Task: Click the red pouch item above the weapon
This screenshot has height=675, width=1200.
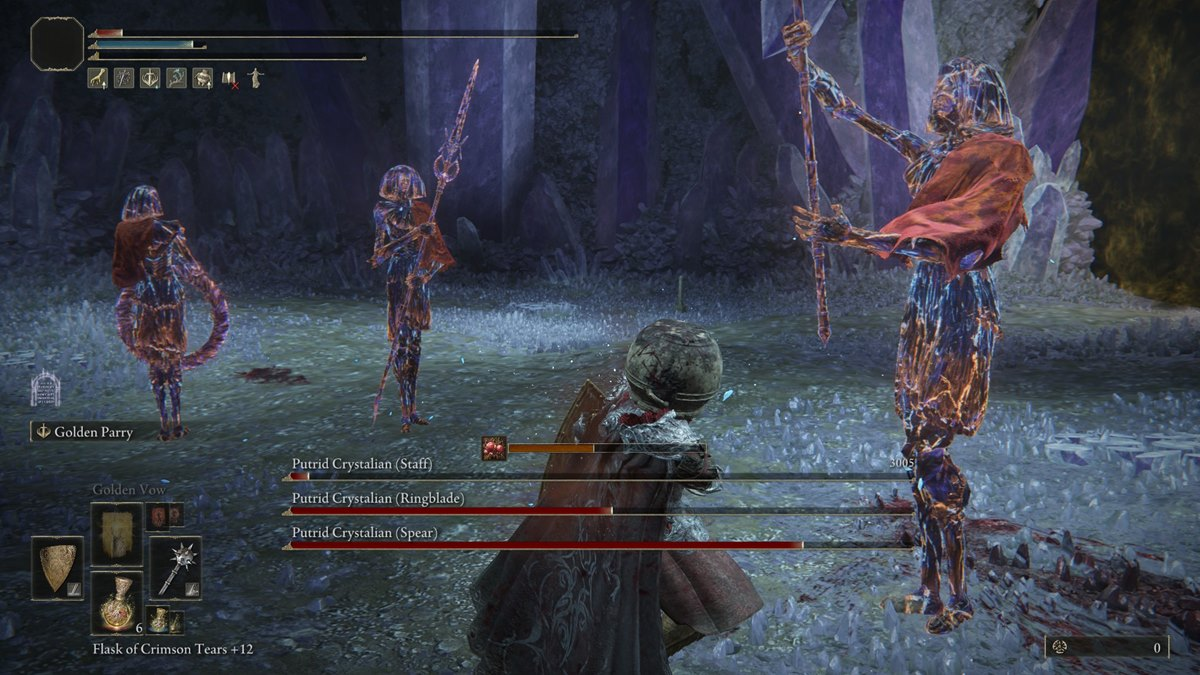Action: tap(159, 515)
